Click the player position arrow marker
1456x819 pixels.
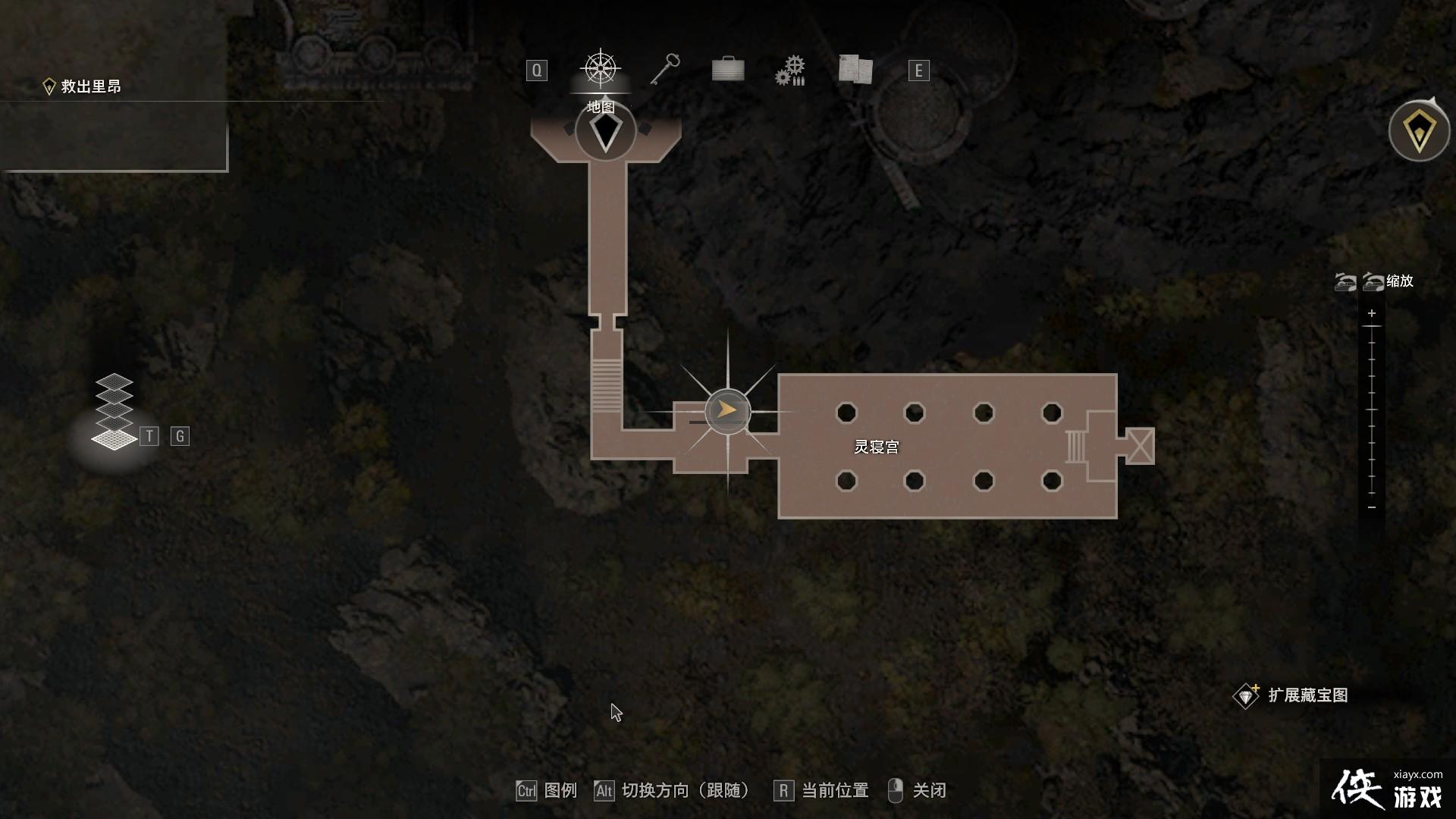[727, 411]
